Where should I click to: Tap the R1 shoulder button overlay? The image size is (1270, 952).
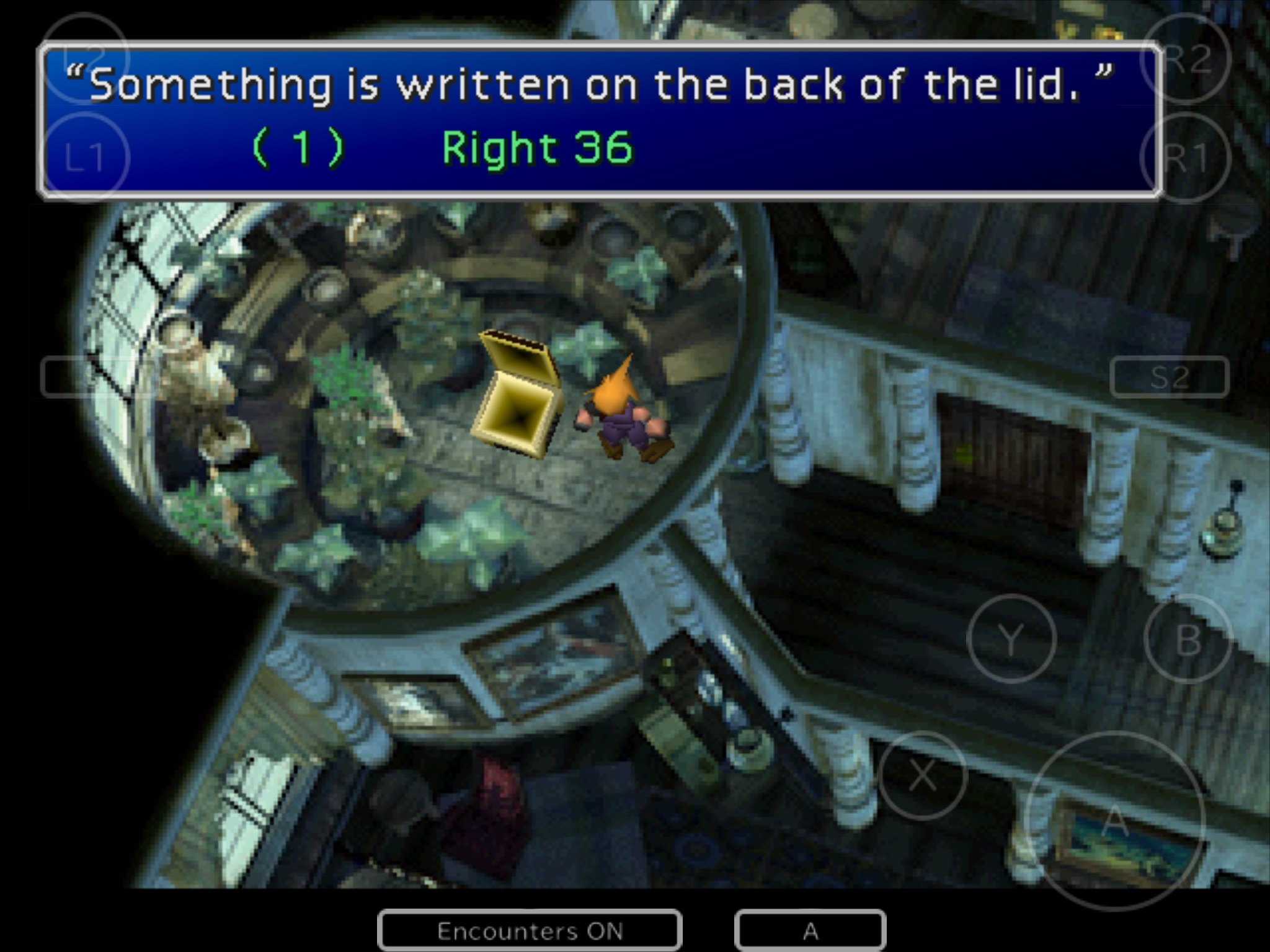click(x=1186, y=157)
